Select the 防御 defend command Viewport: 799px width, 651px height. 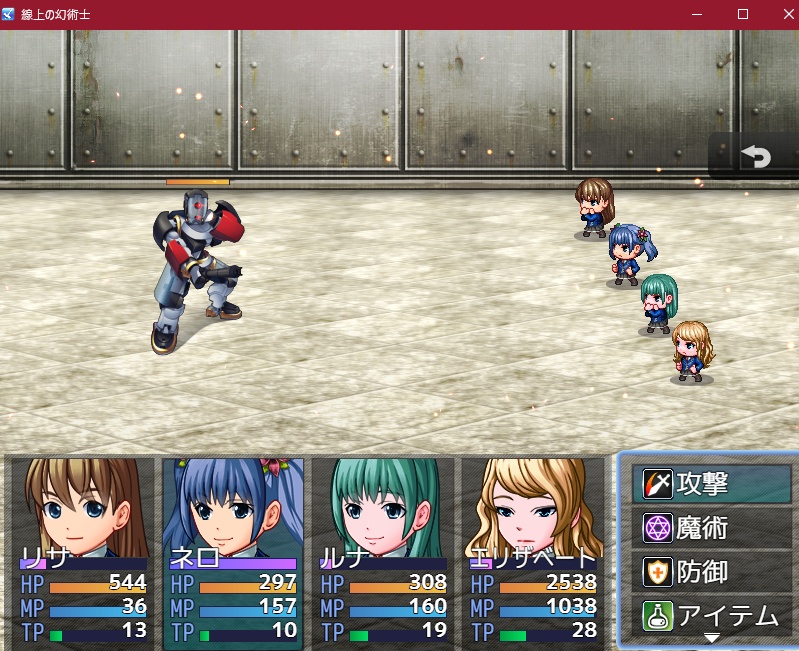point(712,572)
